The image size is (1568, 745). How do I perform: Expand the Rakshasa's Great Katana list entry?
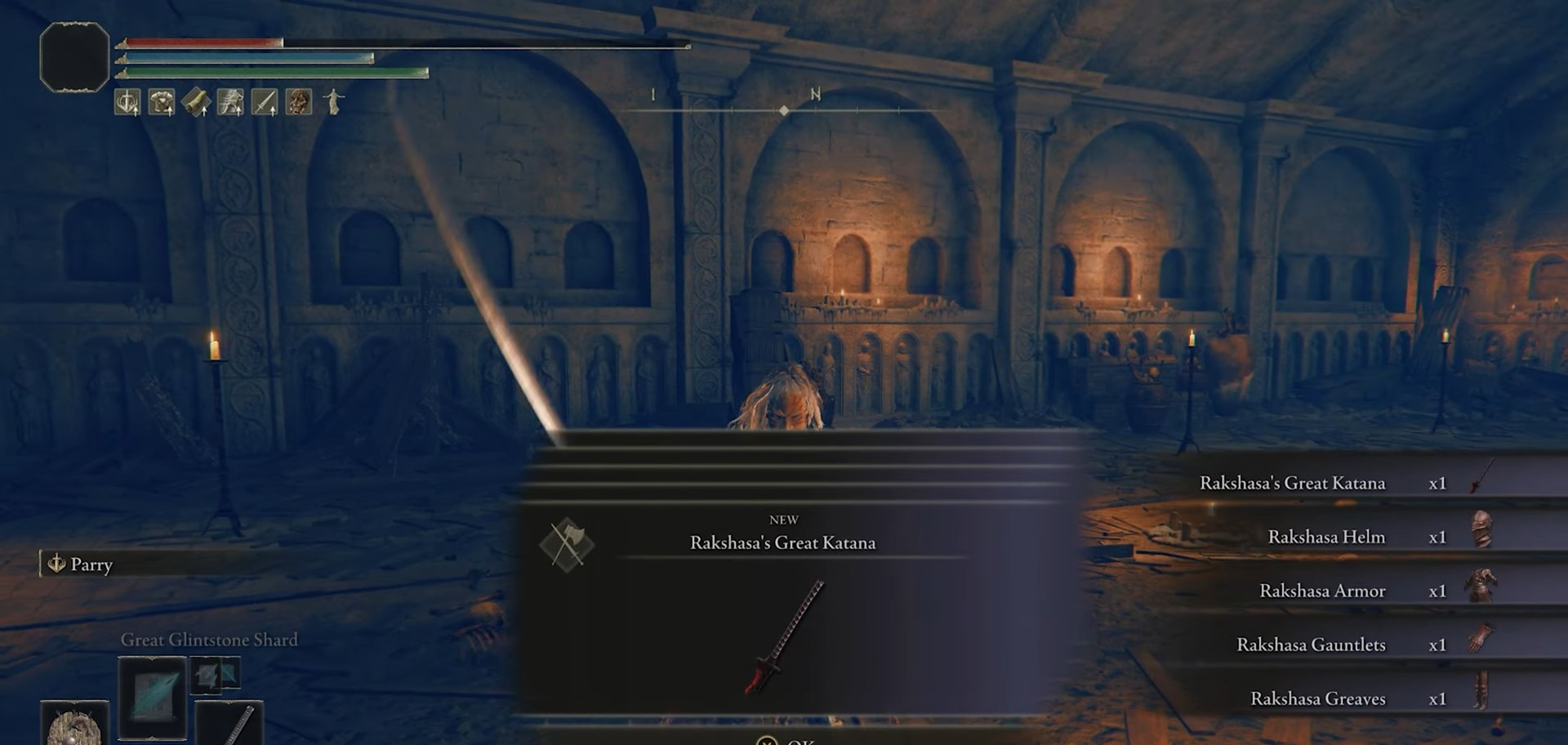[x=1290, y=483]
